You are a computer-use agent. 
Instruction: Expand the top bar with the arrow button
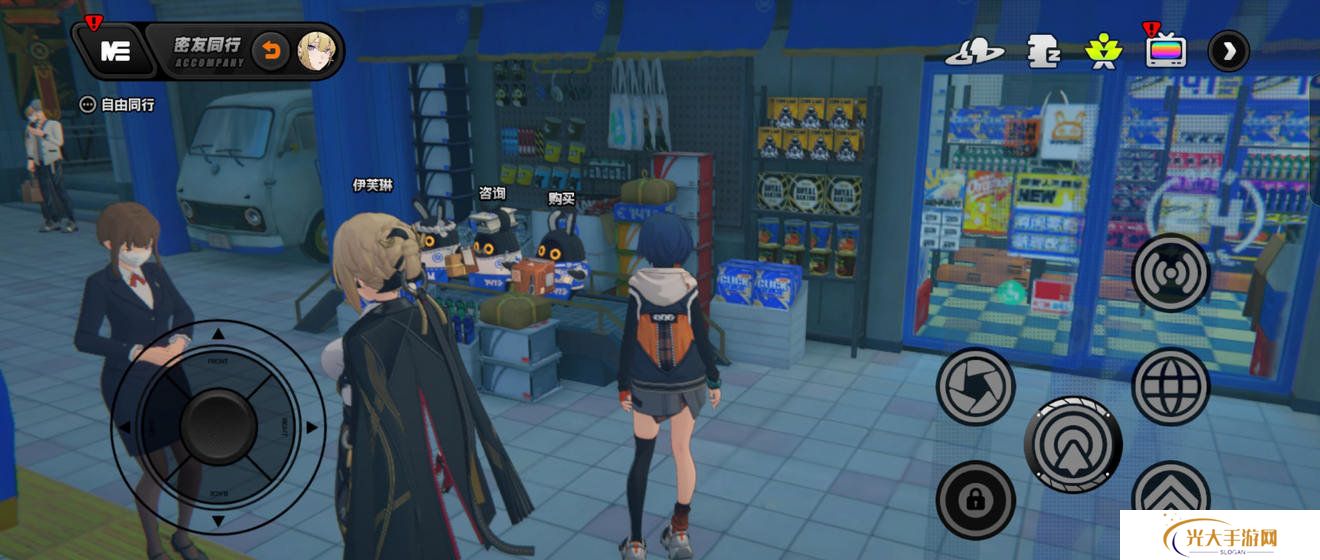pos(1228,51)
